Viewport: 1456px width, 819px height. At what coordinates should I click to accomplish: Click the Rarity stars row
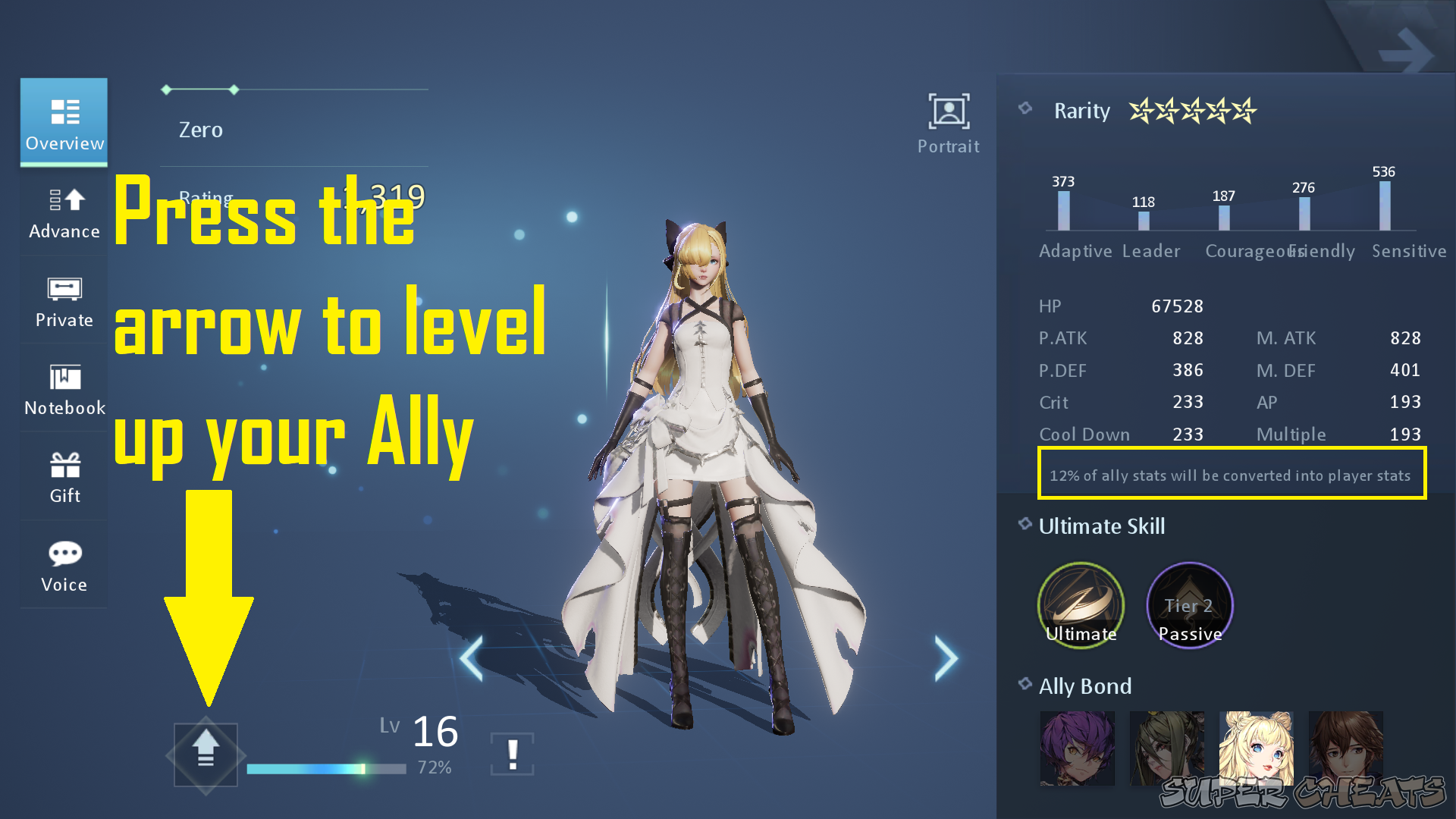(1191, 112)
